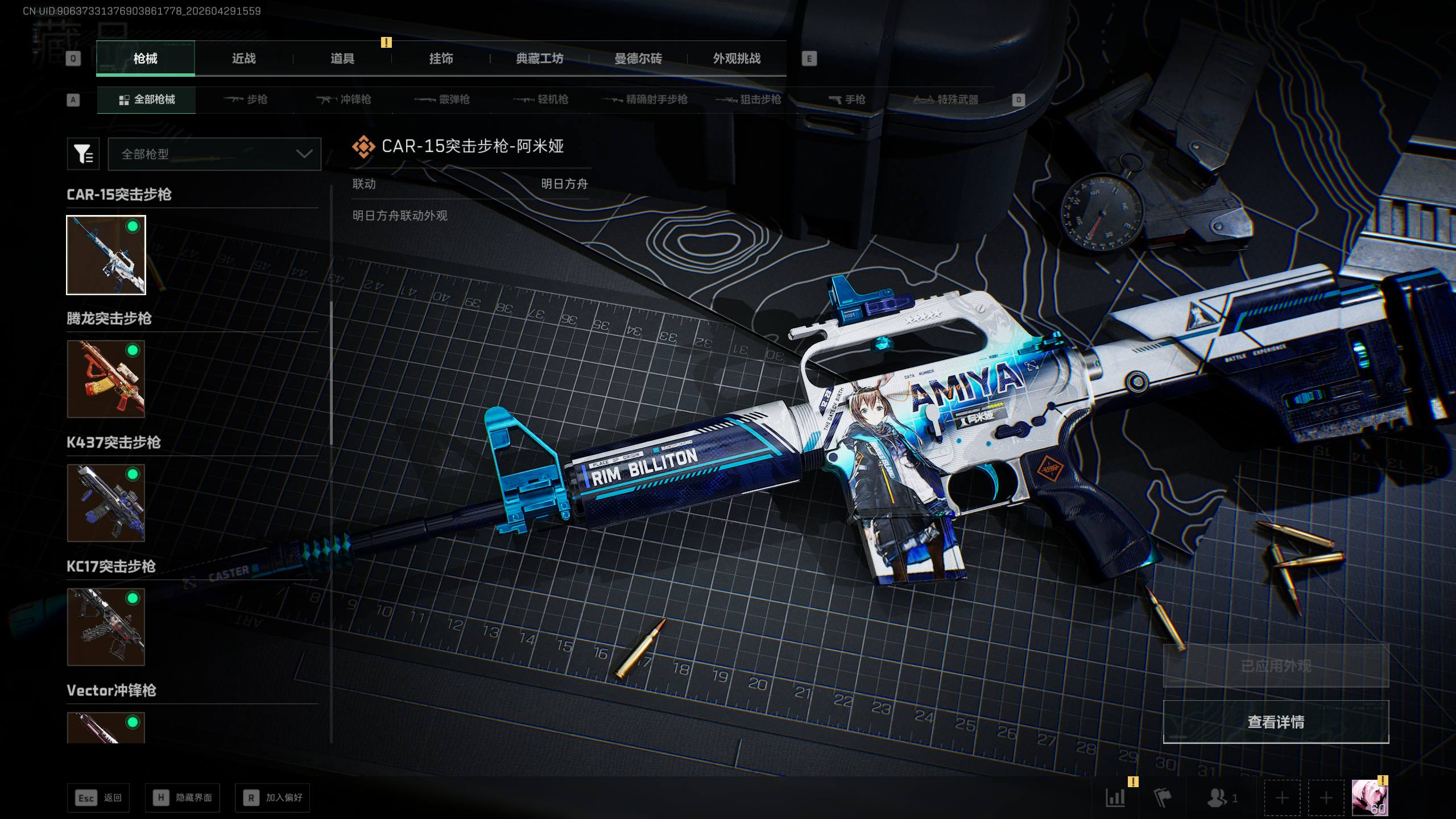Filter weapons by 步枪 rifles

[x=246, y=100]
